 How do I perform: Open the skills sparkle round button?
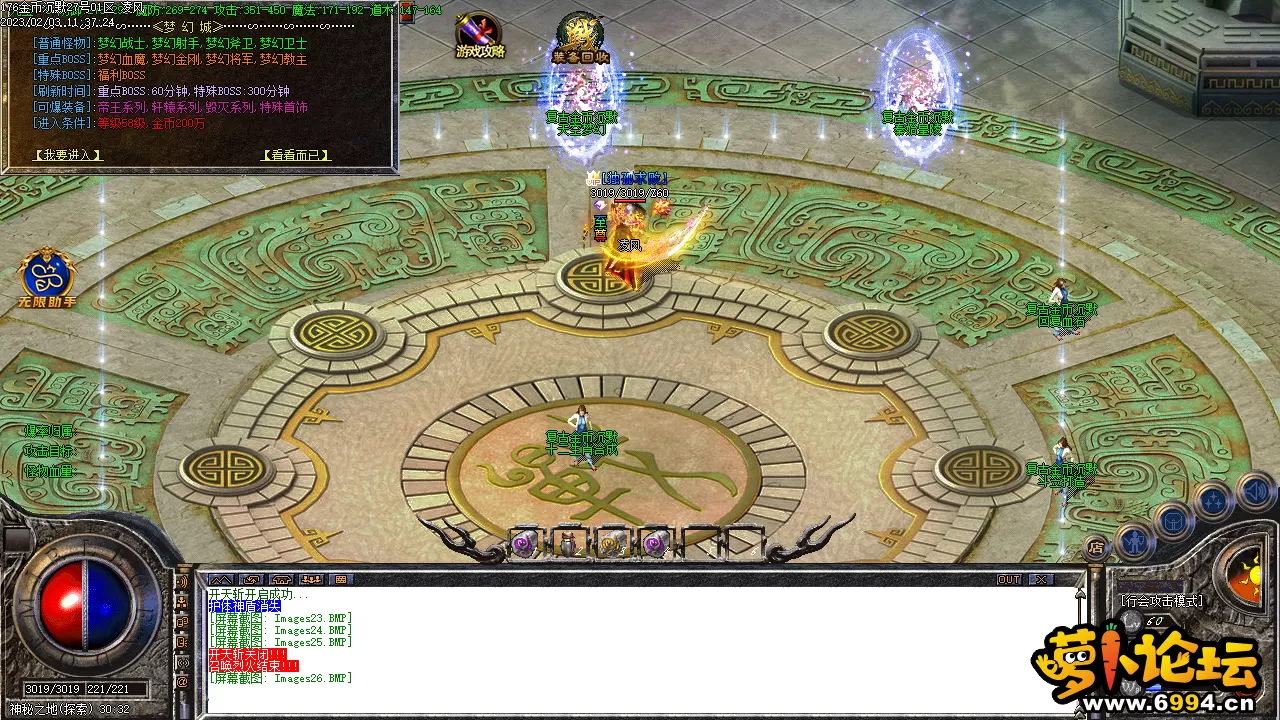pos(1213,501)
